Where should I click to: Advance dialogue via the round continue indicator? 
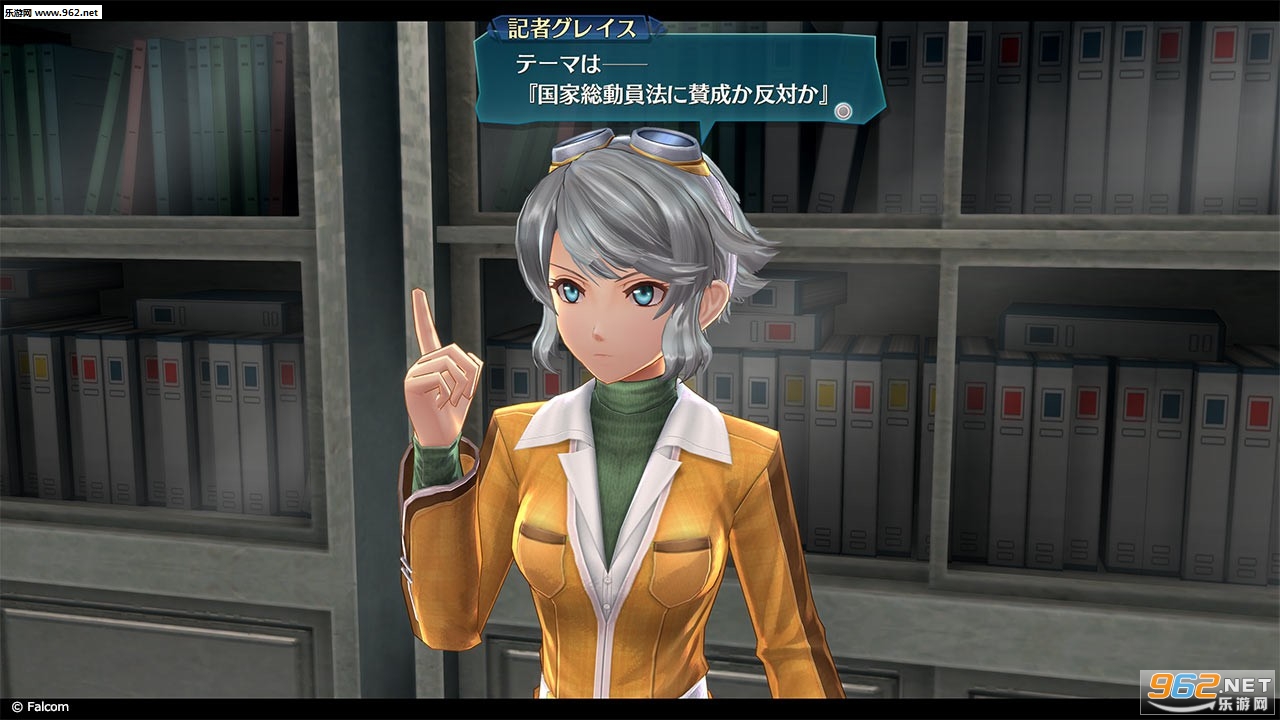pos(843,112)
